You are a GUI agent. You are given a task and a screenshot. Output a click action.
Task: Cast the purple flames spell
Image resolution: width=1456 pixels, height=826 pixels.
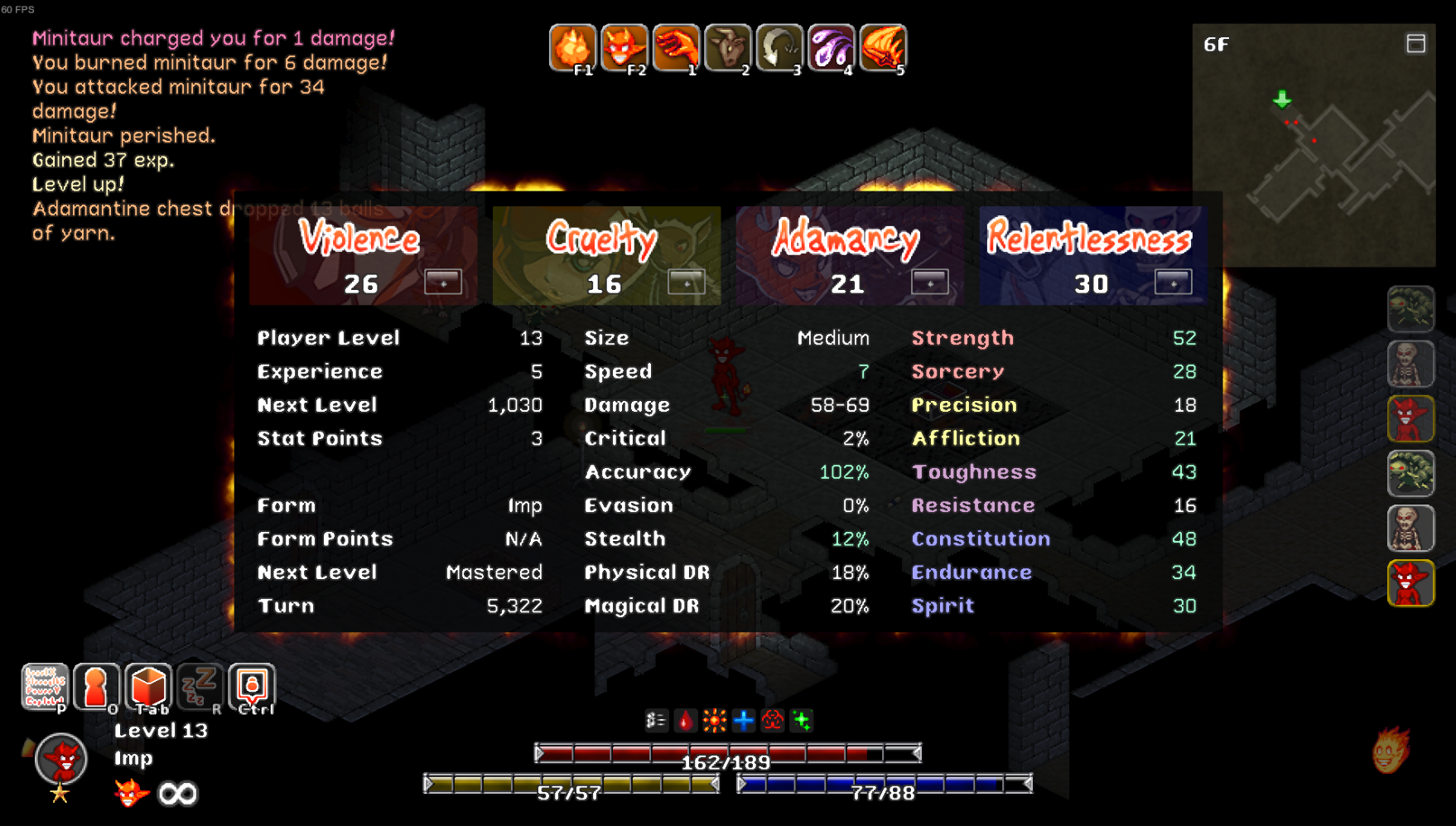(831, 48)
